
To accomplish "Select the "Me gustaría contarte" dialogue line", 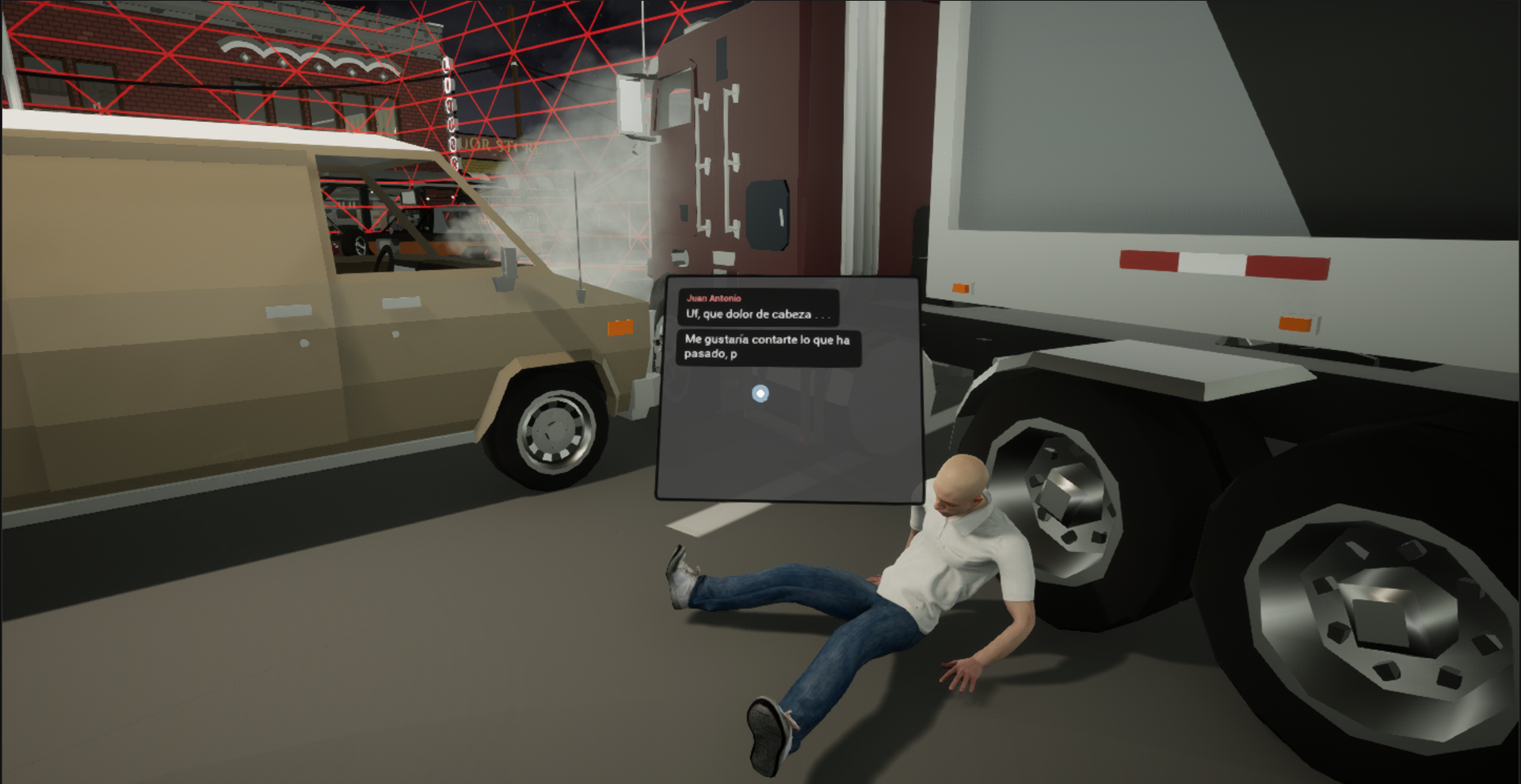I will (x=767, y=347).
